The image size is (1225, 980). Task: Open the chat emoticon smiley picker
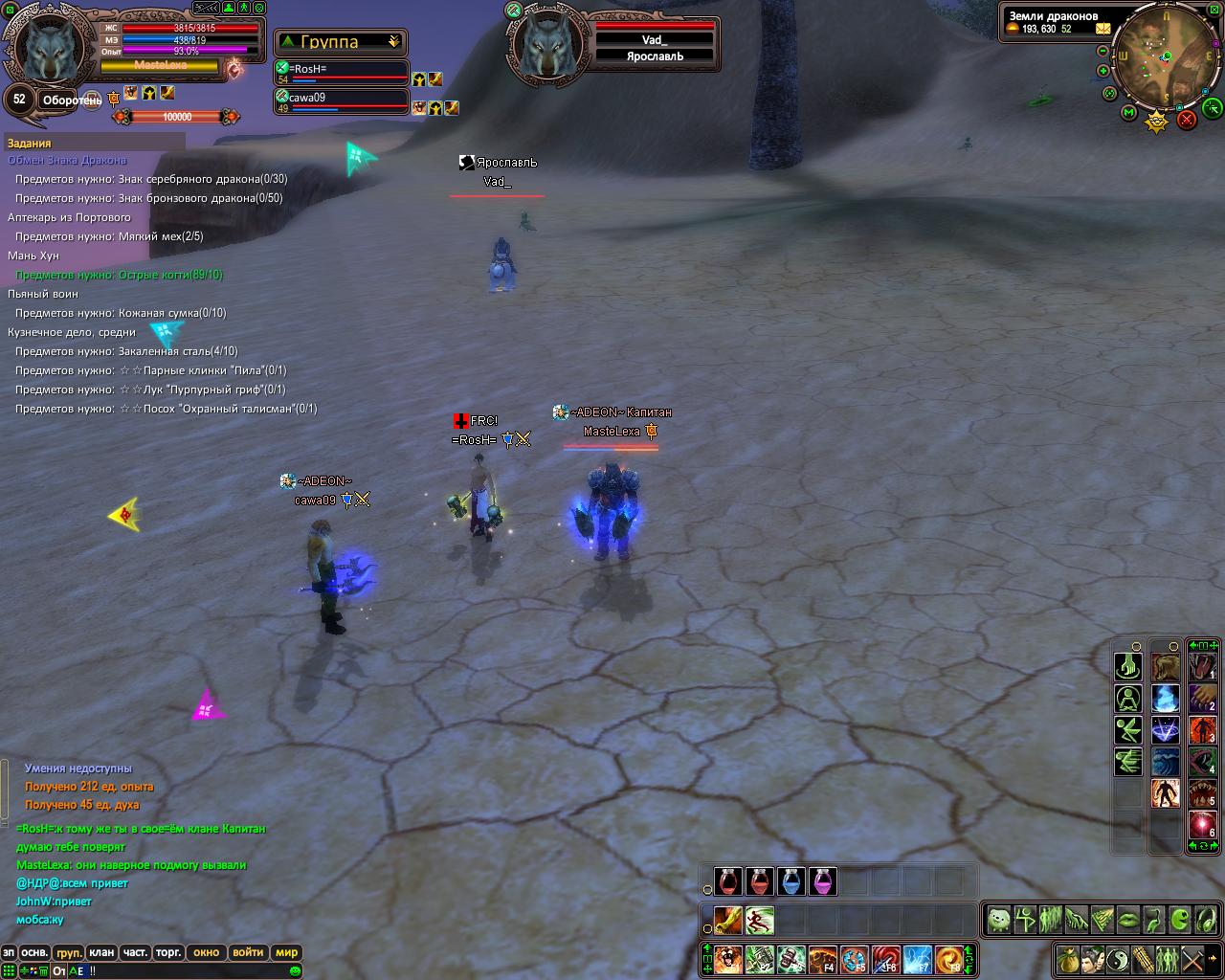[296, 970]
